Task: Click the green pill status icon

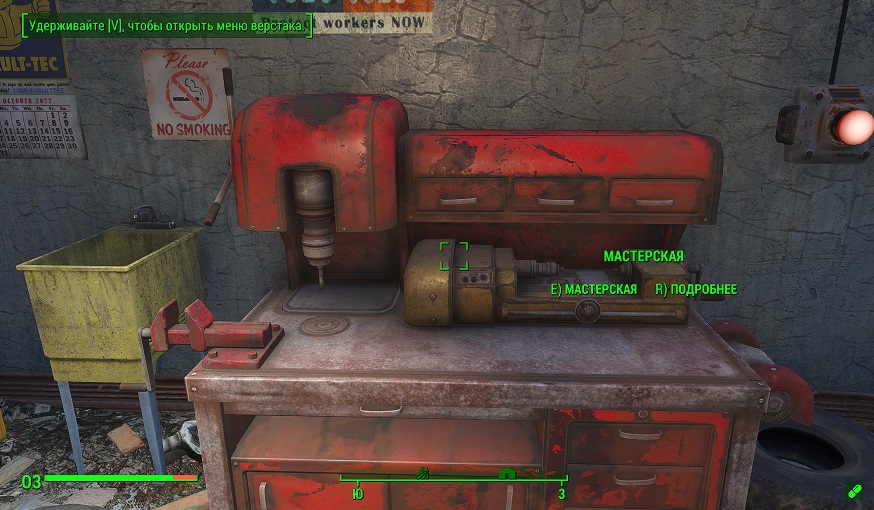Action: pyautogui.click(x=853, y=489)
